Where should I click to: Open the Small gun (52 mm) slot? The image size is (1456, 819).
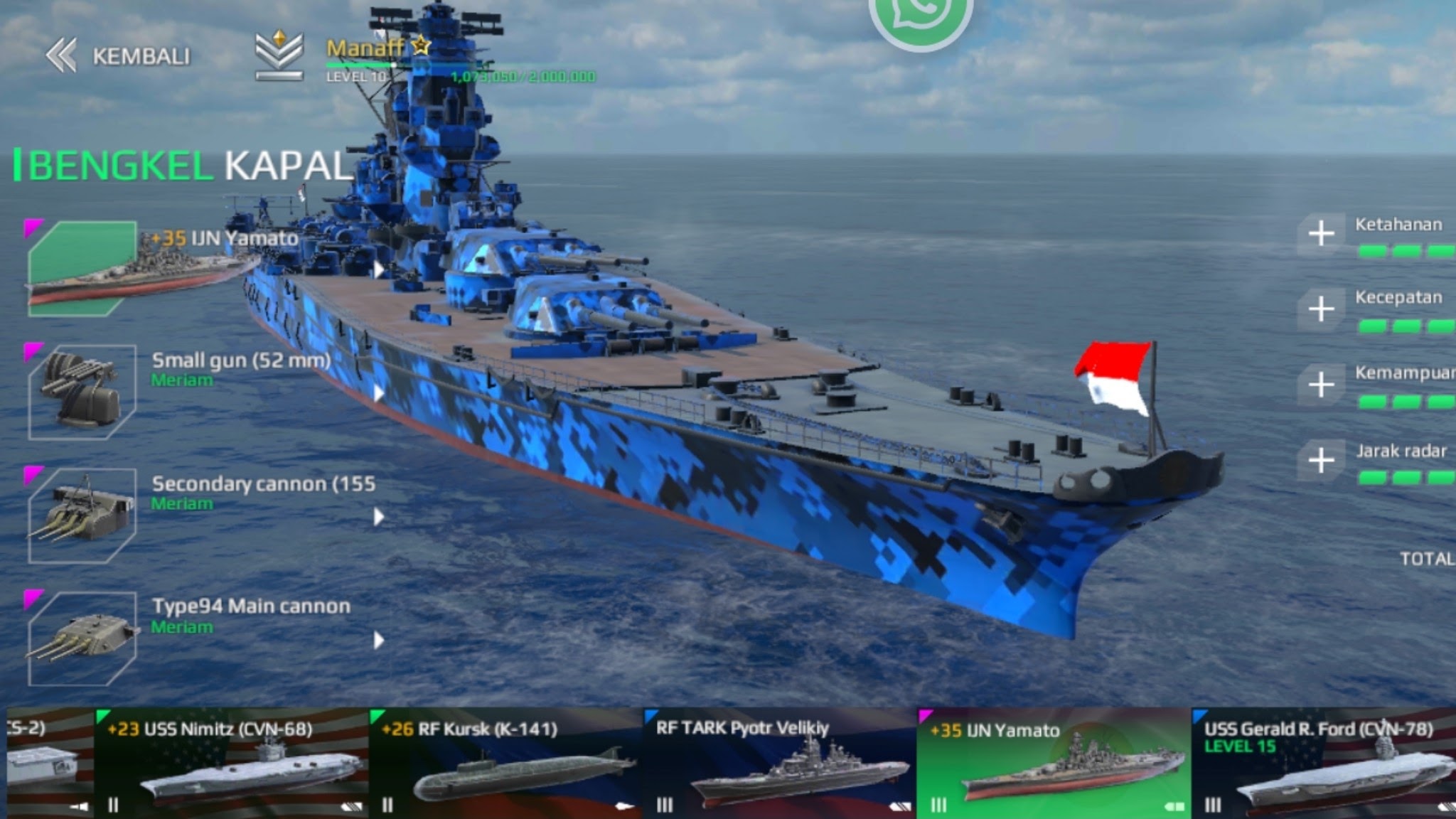82,392
